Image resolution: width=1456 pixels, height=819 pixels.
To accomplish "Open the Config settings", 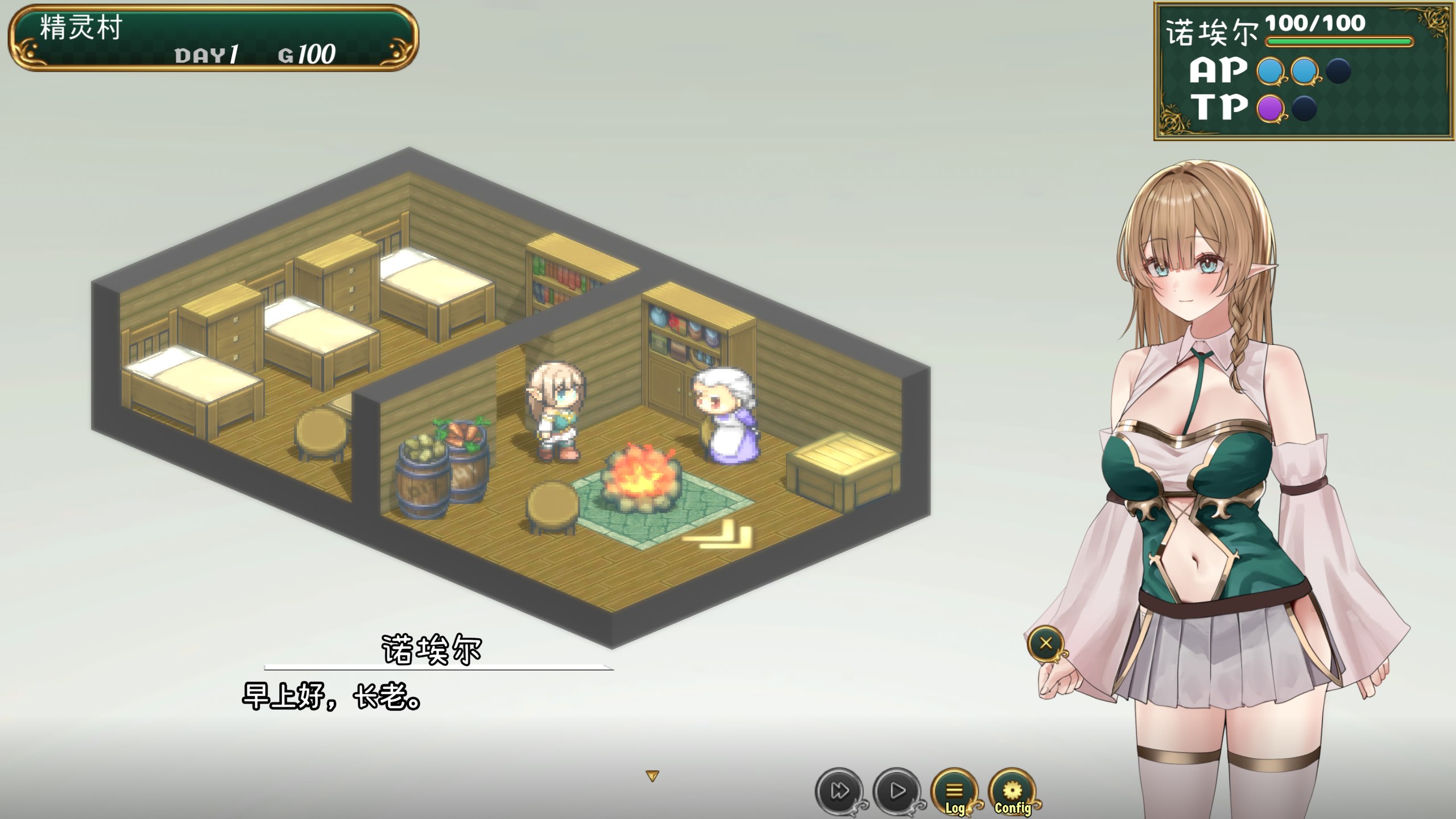I will (1012, 792).
